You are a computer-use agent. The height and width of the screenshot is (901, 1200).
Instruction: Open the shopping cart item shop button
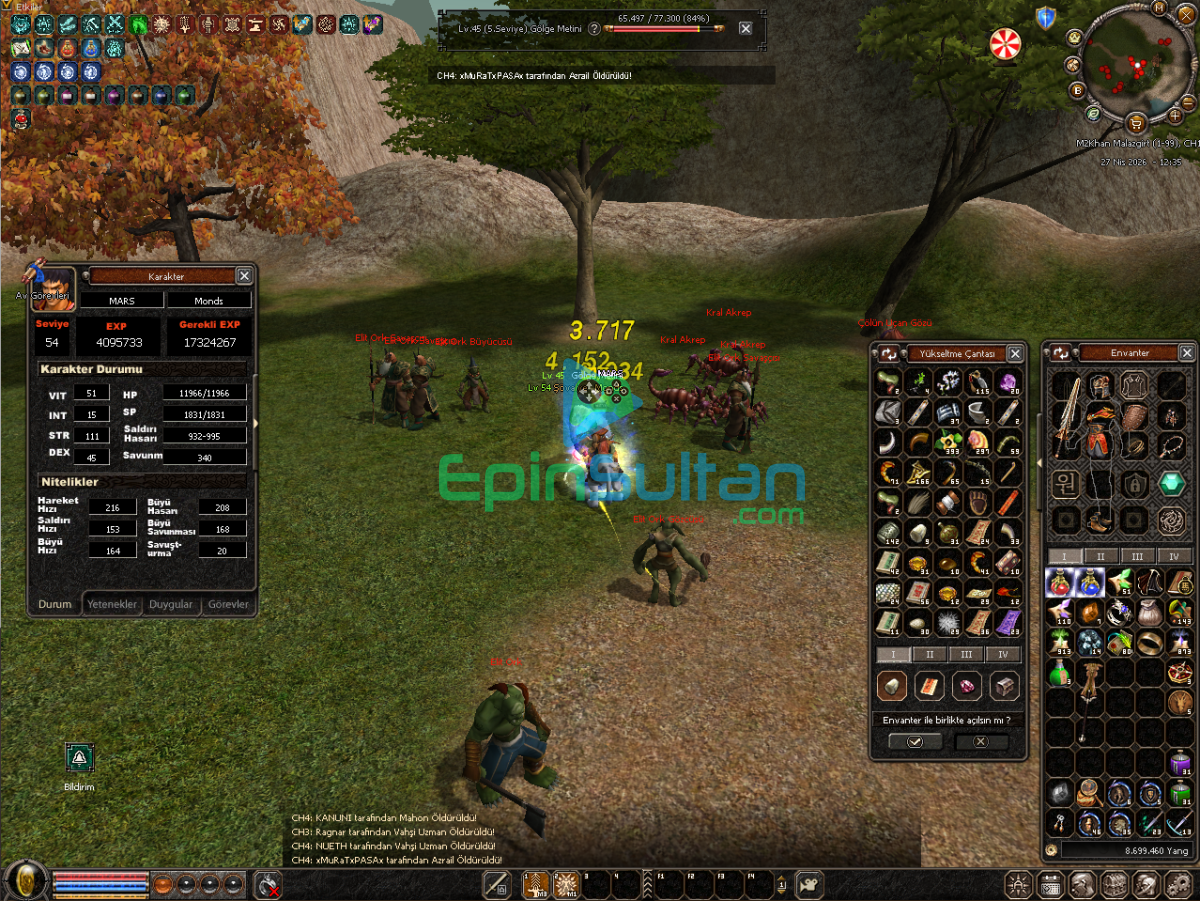coord(1136,123)
